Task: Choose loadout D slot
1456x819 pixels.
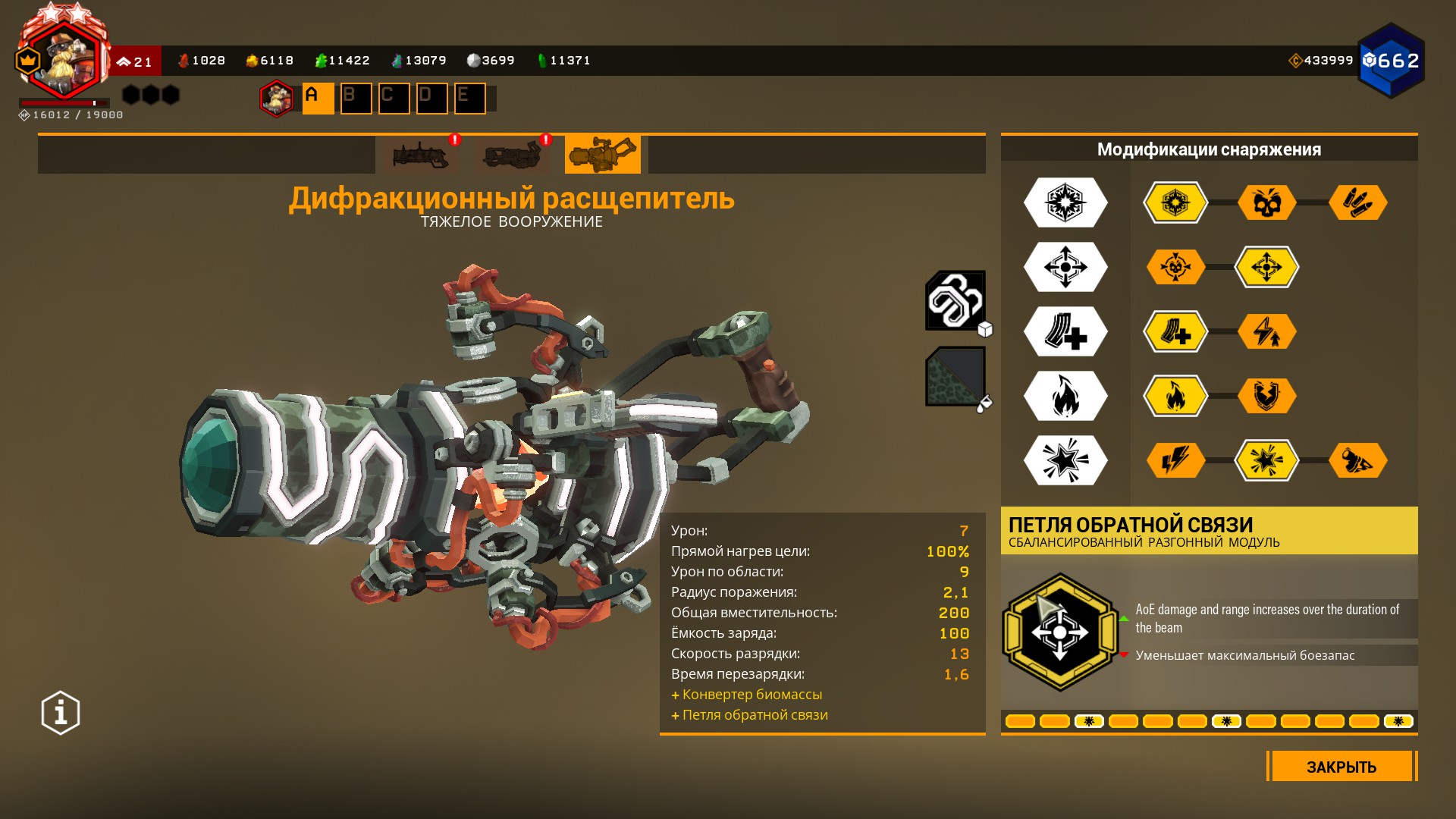Action: 431,98
